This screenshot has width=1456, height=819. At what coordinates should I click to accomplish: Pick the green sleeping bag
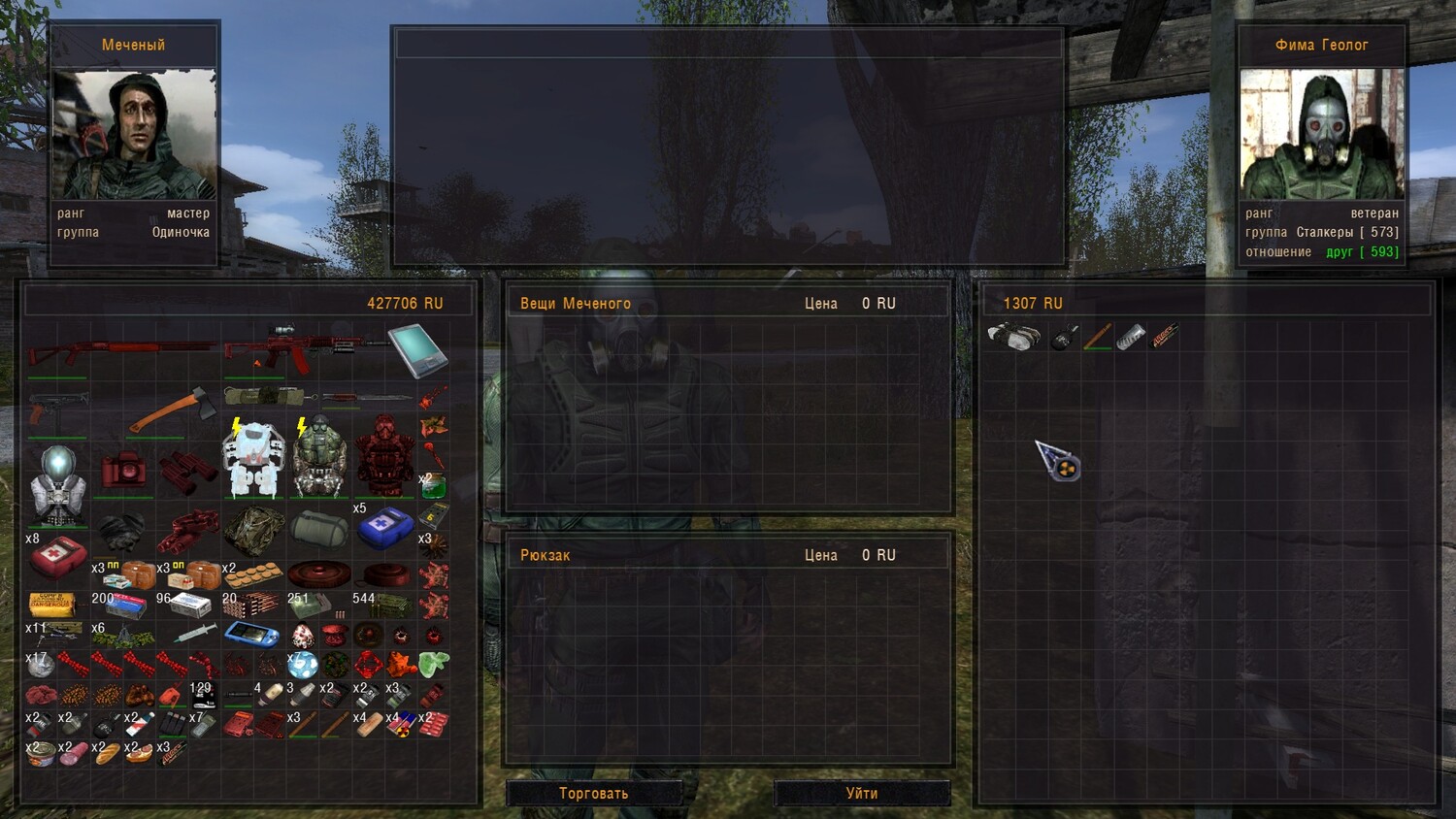point(319,529)
